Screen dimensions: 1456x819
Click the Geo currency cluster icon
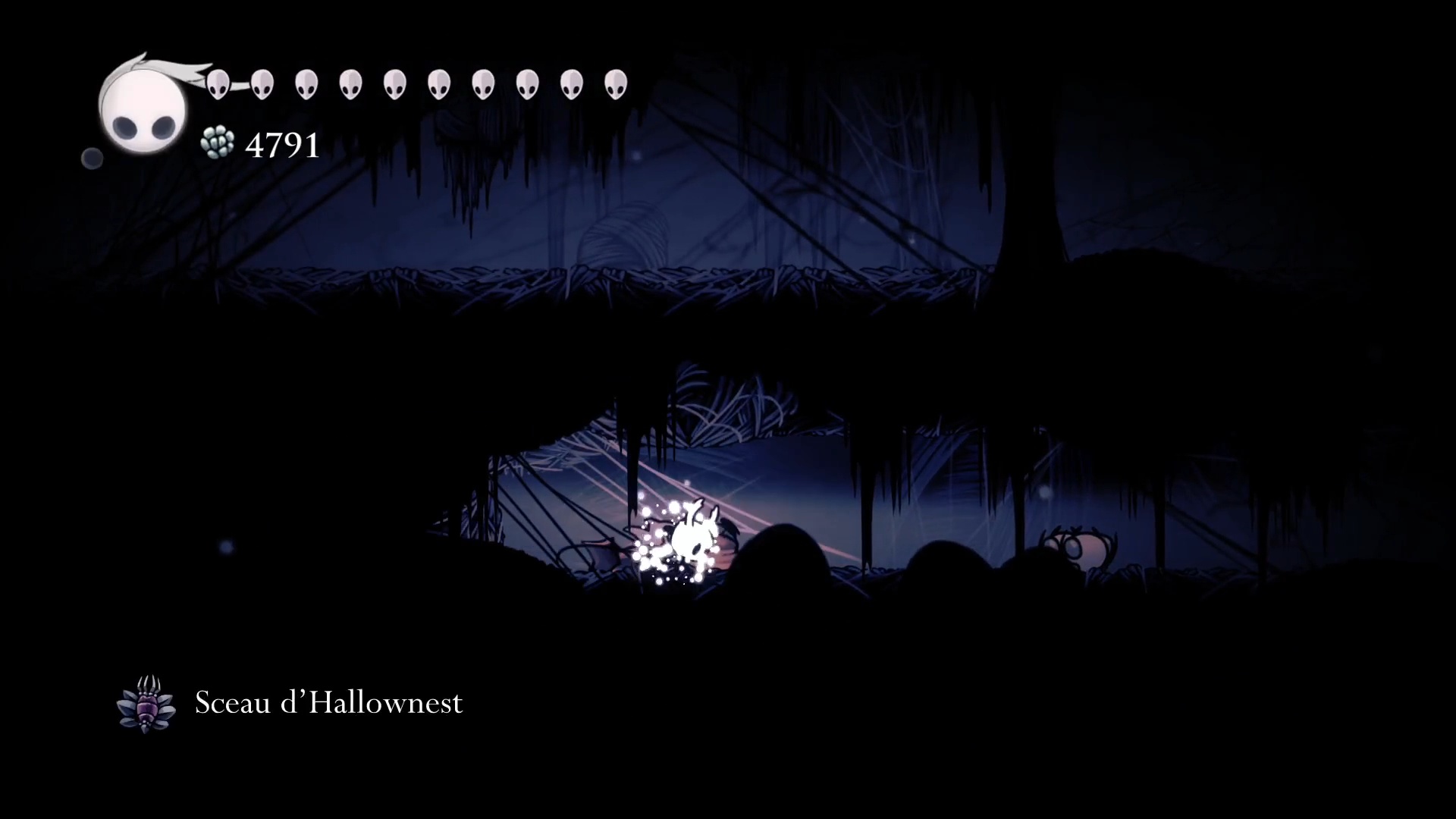[218, 143]
